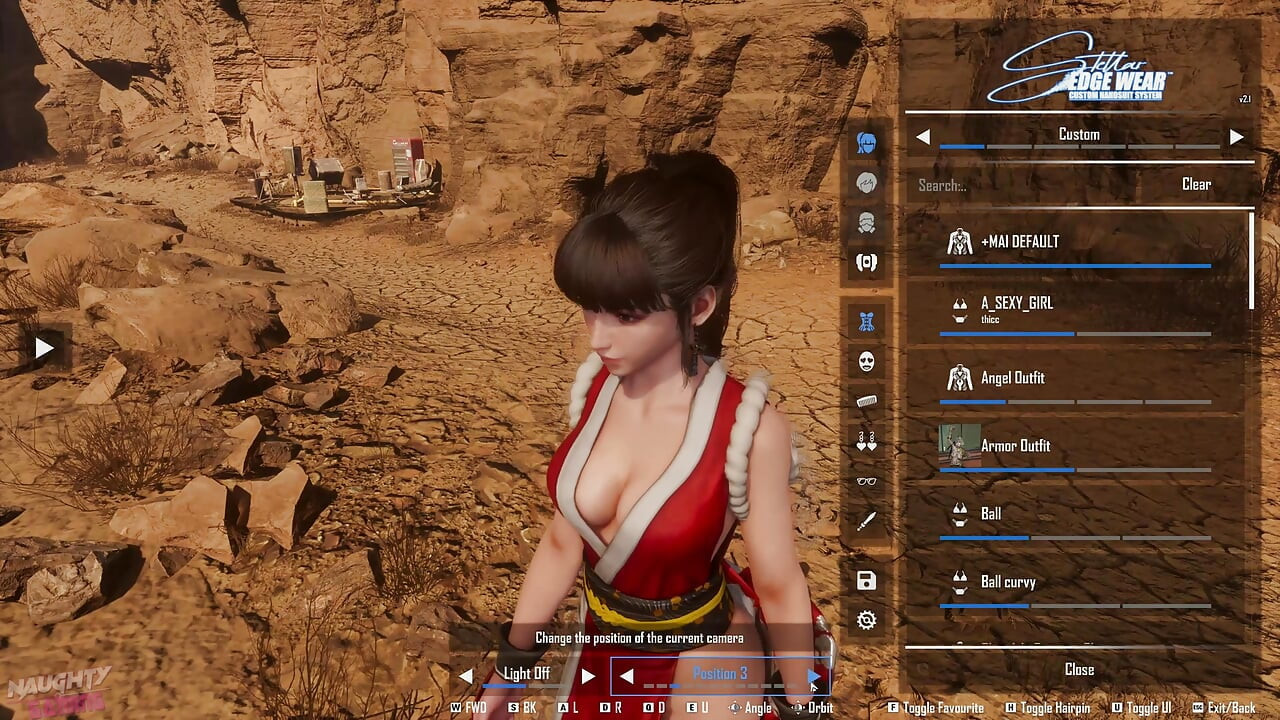Open the outfit/corset customization panel
The height and width of the screenshot is (720, 1280).
click(x=865, y=321)
